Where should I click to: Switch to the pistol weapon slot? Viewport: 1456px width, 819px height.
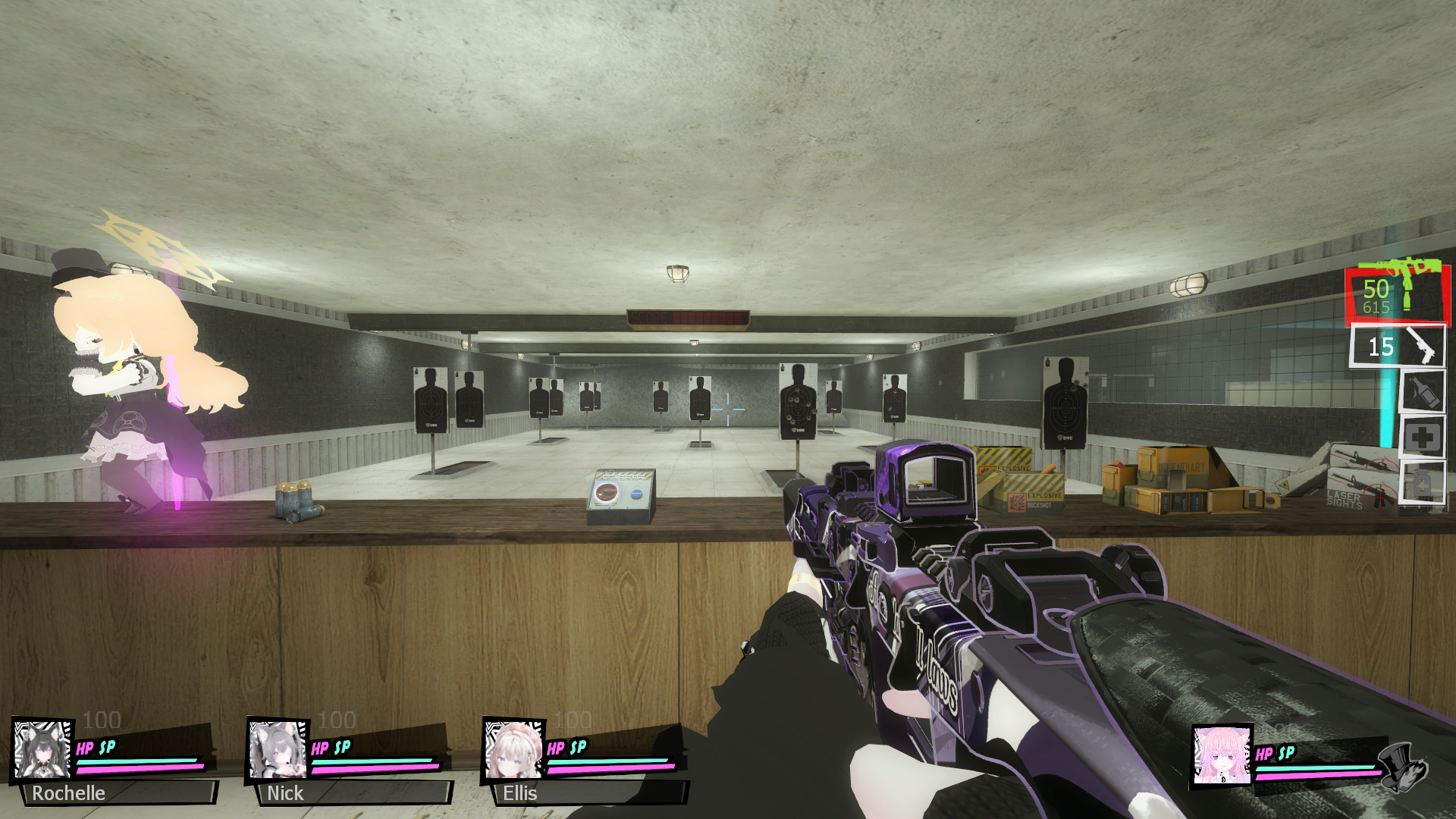(x=1398, y=347)
